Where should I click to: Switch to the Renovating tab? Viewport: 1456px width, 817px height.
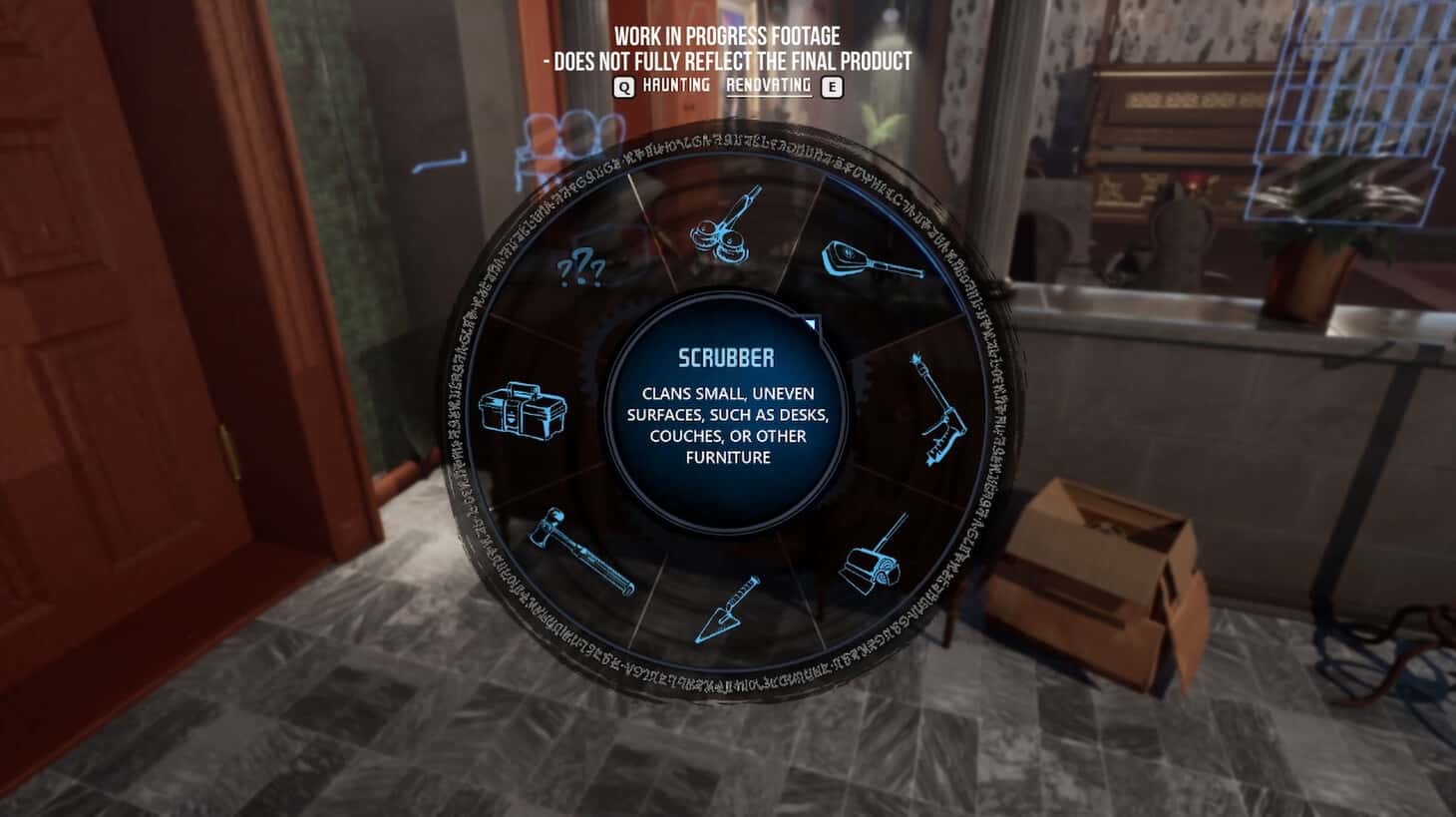[768, 88]
